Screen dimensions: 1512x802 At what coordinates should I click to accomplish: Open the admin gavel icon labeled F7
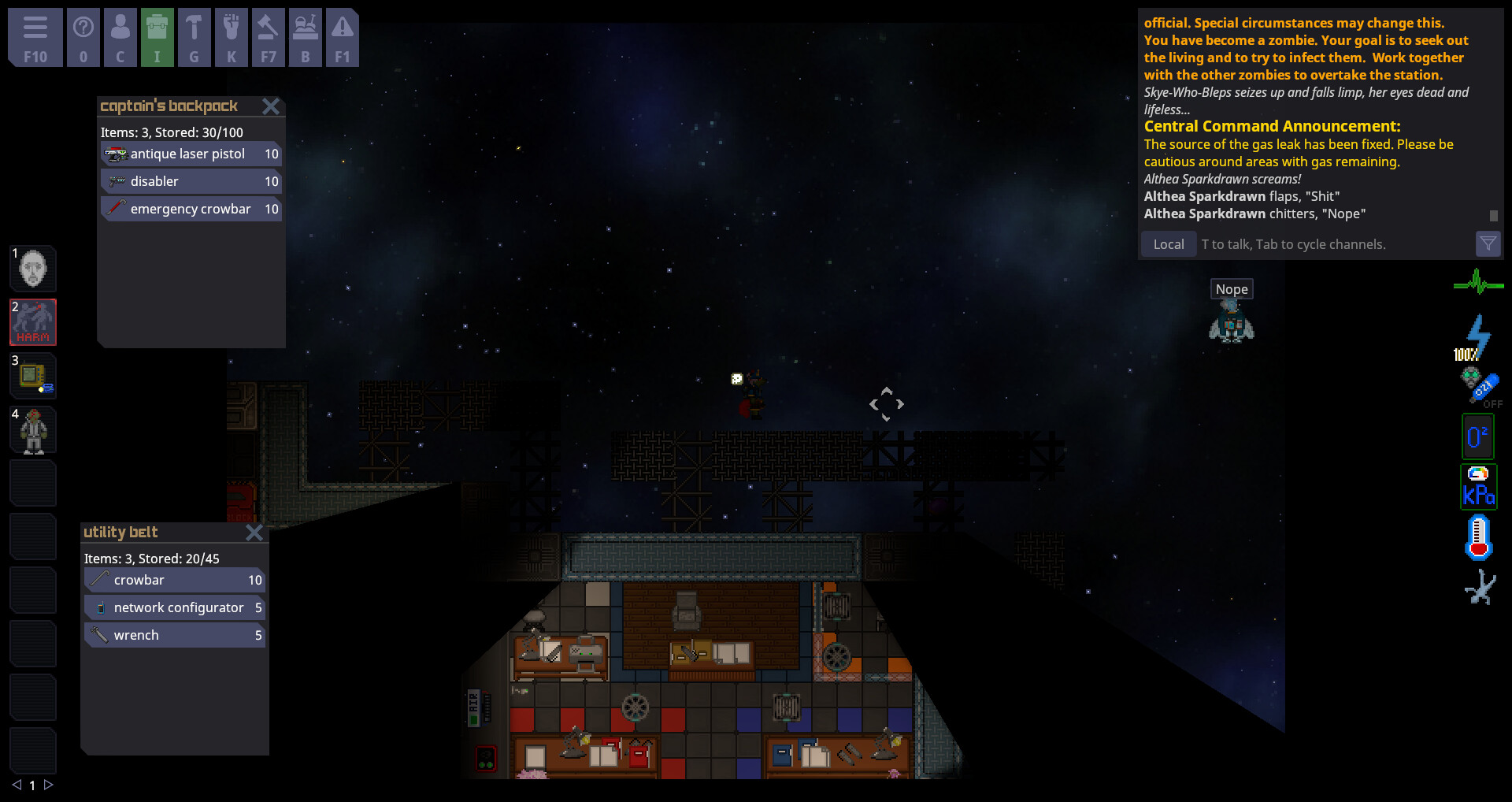(269, 37)
